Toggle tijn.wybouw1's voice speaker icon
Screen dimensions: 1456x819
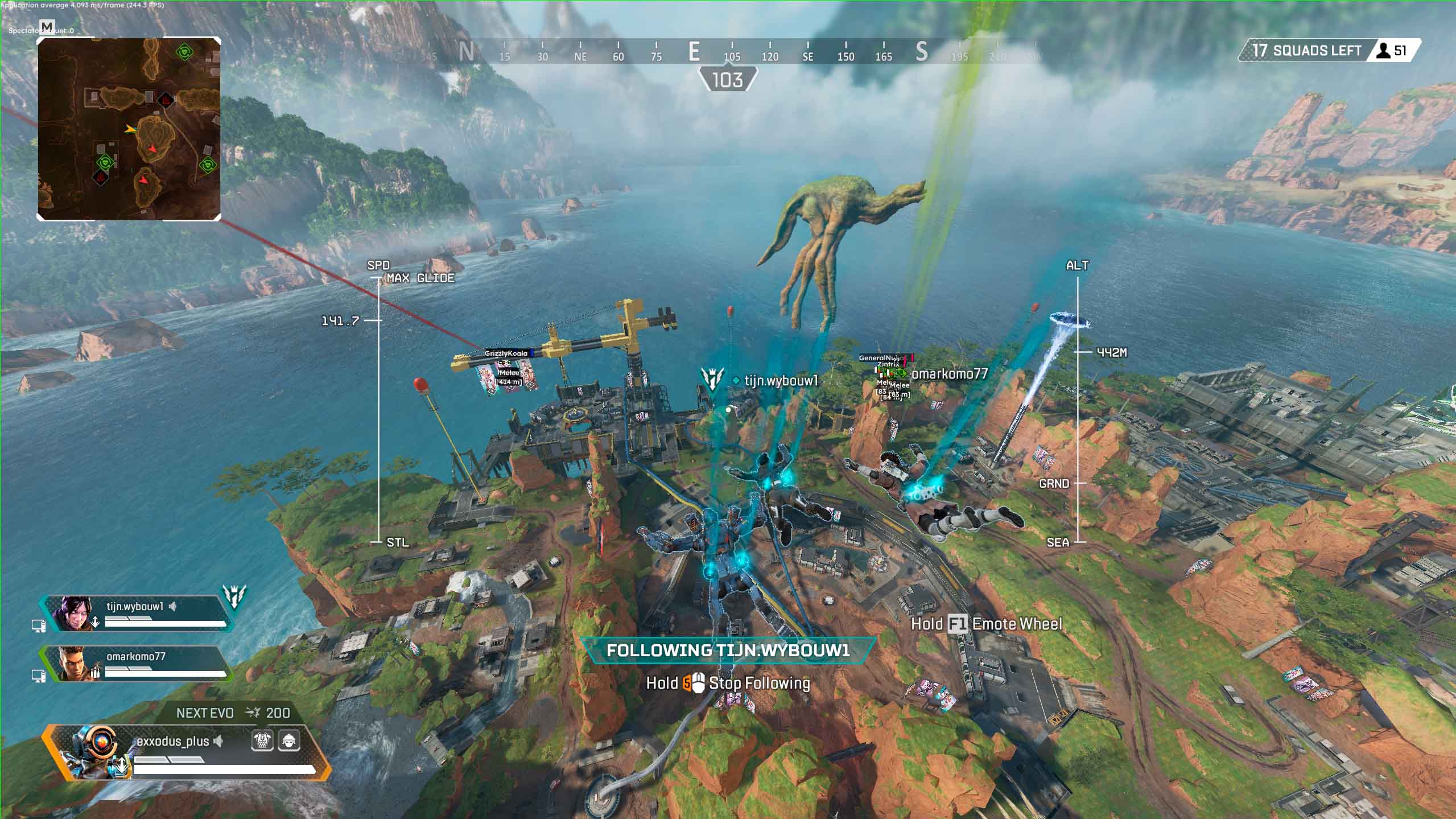tap(173, 607)
